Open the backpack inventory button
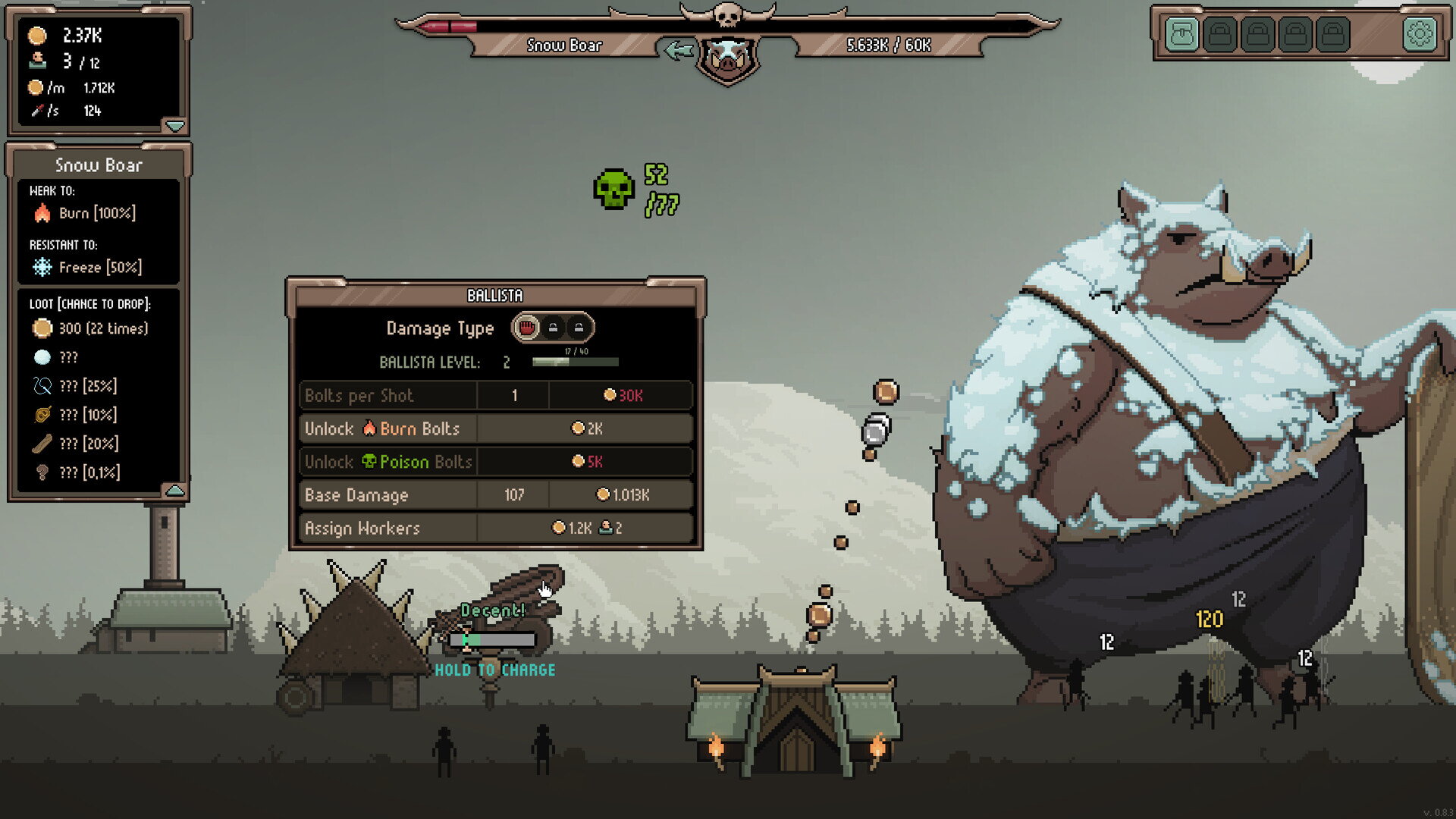 coord(1181,34)
